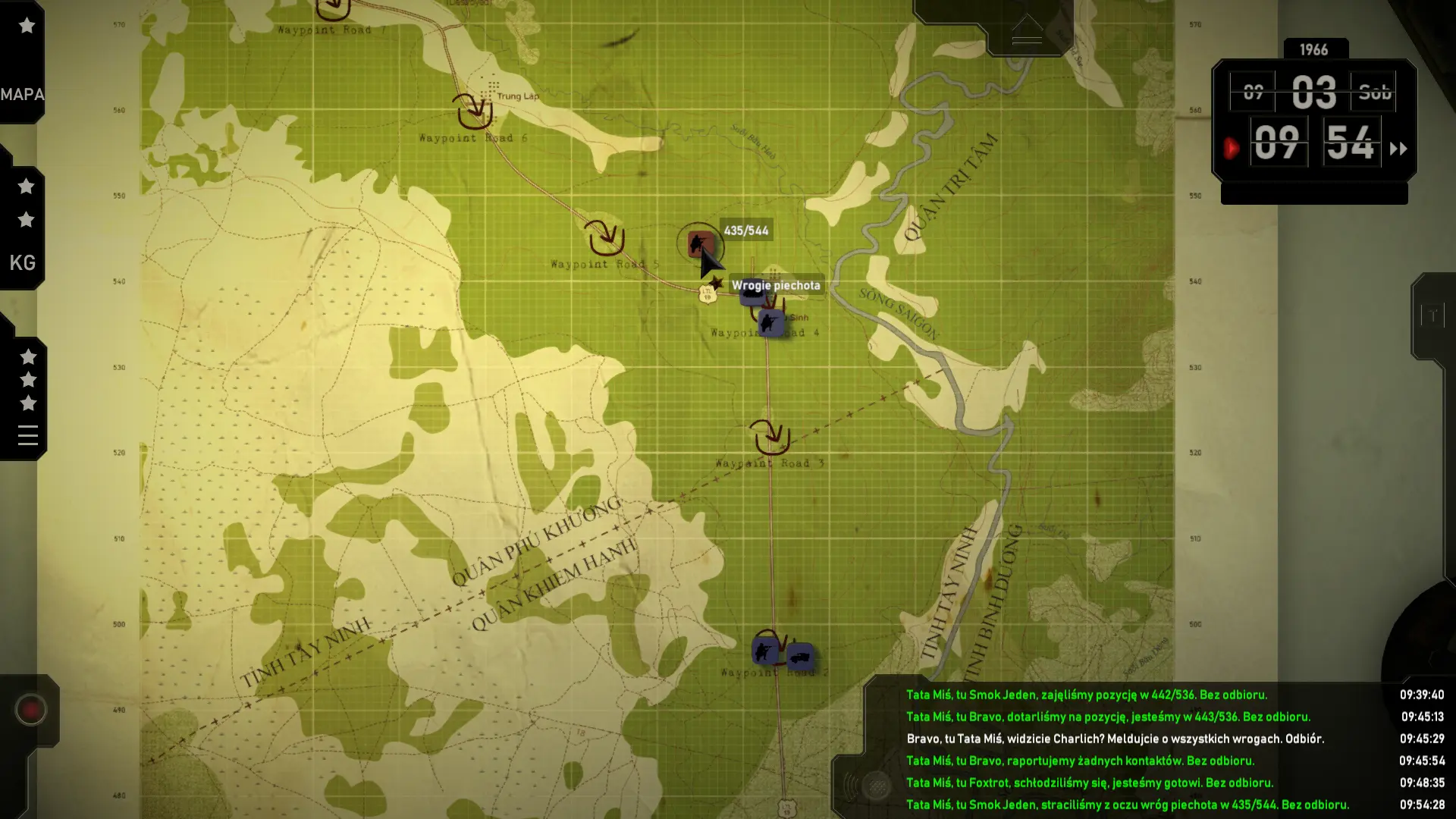Select the Foxtrot message in radio log
Image resolution: width=1456 pixels, height=819 pixels.
pos(1089,783)
